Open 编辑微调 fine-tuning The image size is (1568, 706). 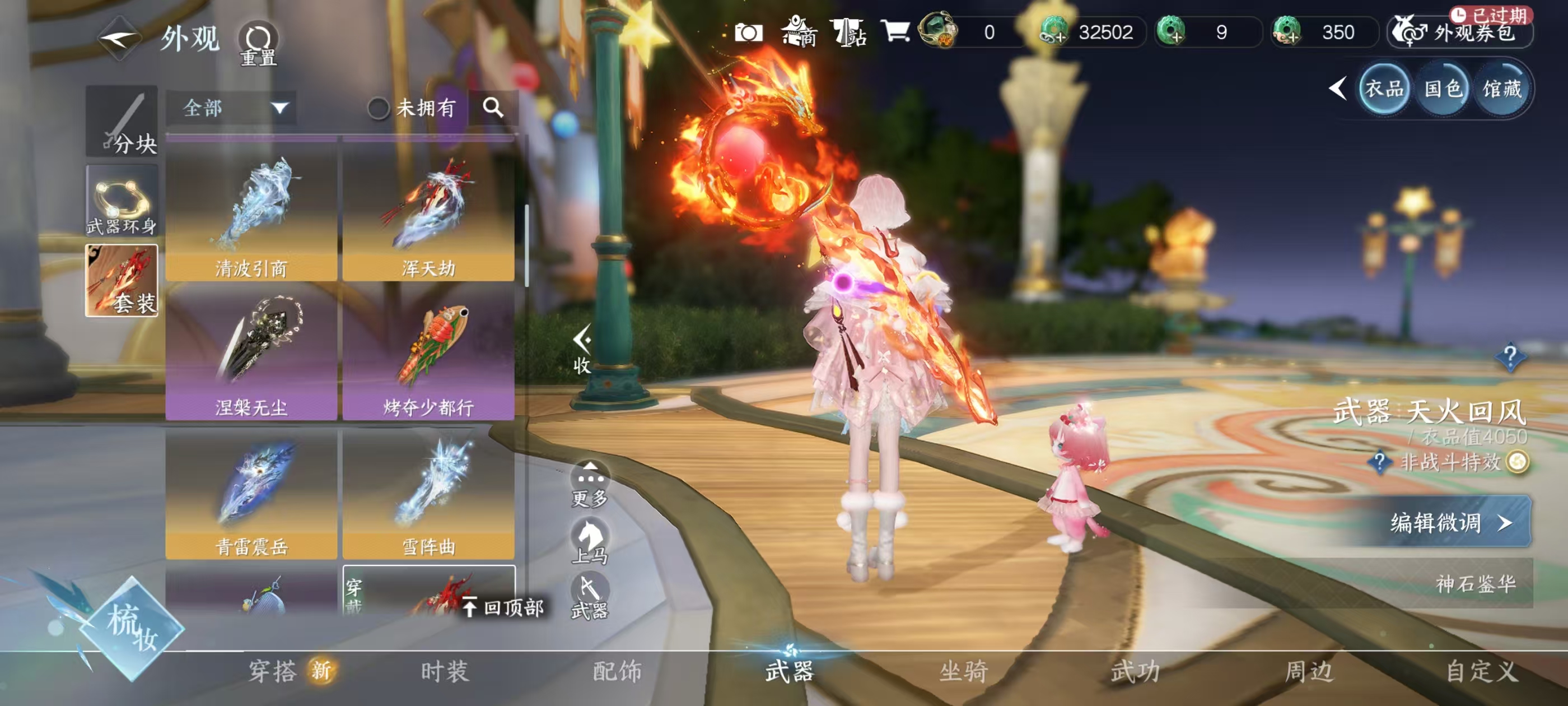(1450, 522)
